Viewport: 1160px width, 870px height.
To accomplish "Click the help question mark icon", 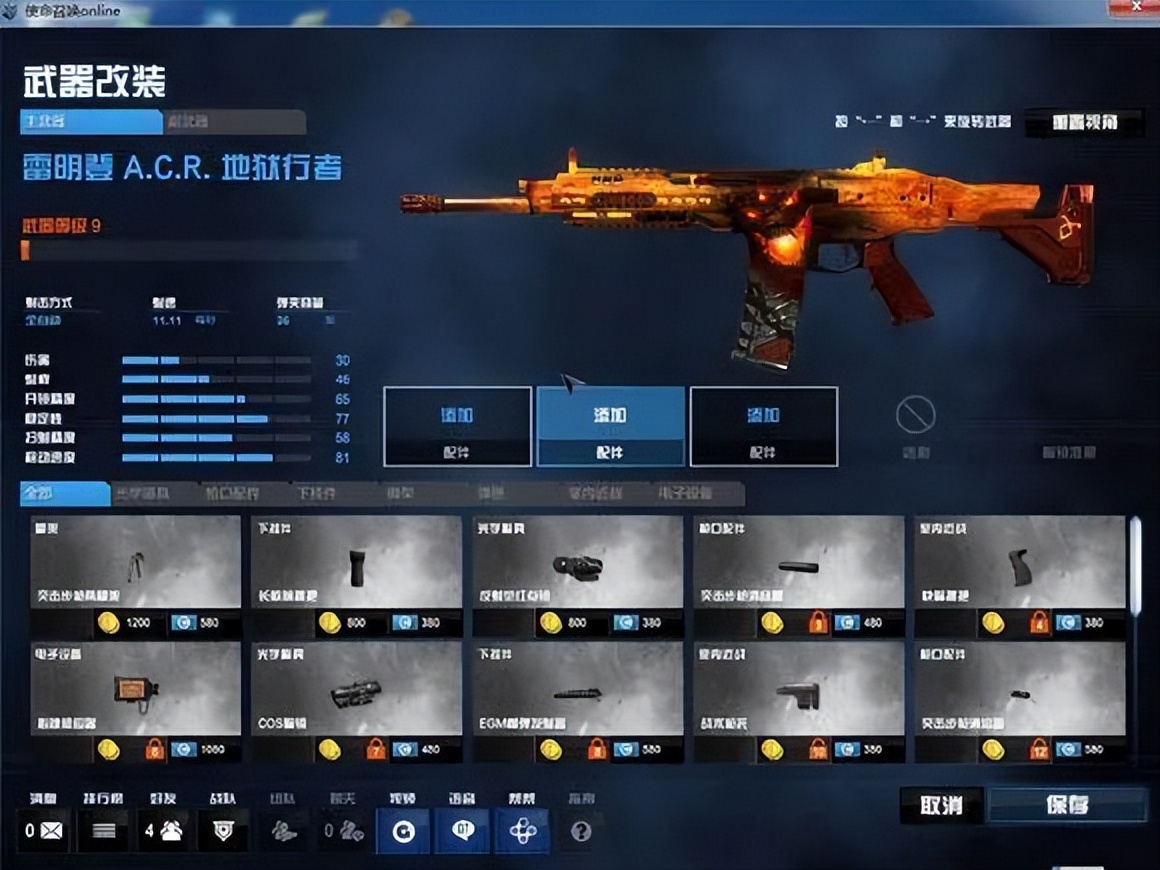I will point(581,831).
